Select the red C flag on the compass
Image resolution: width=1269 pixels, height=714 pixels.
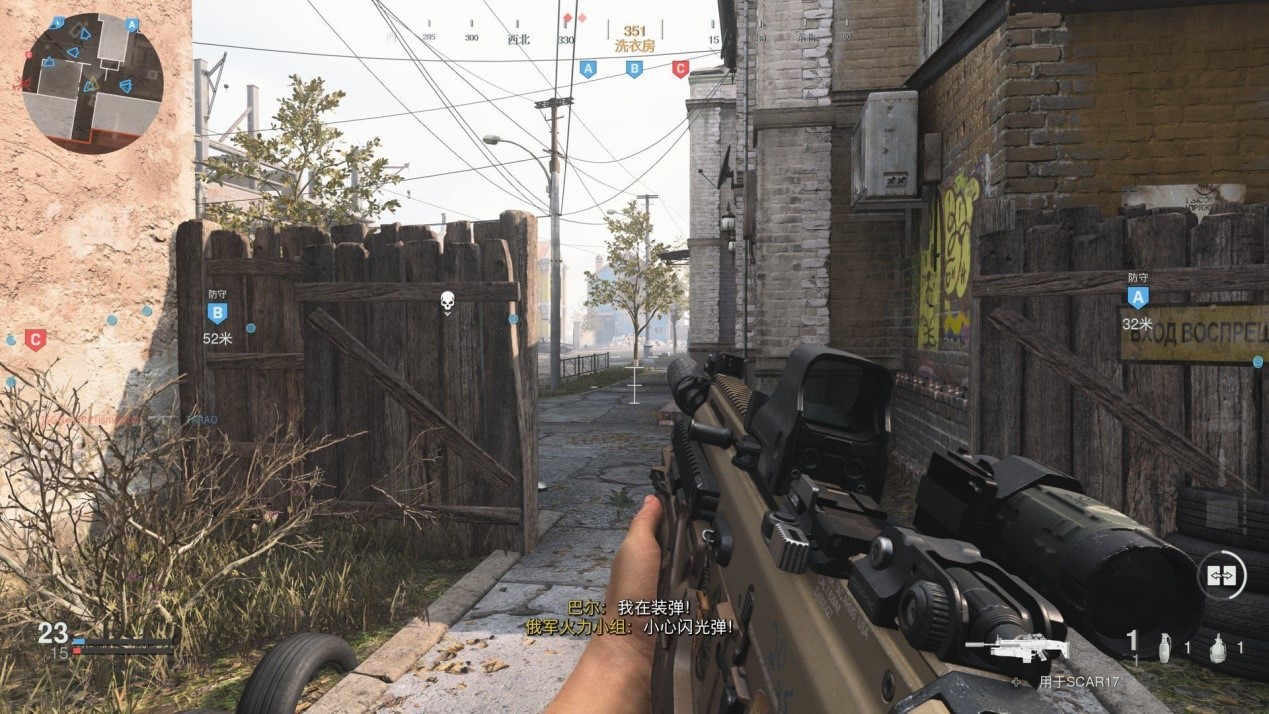click(680, 69)
